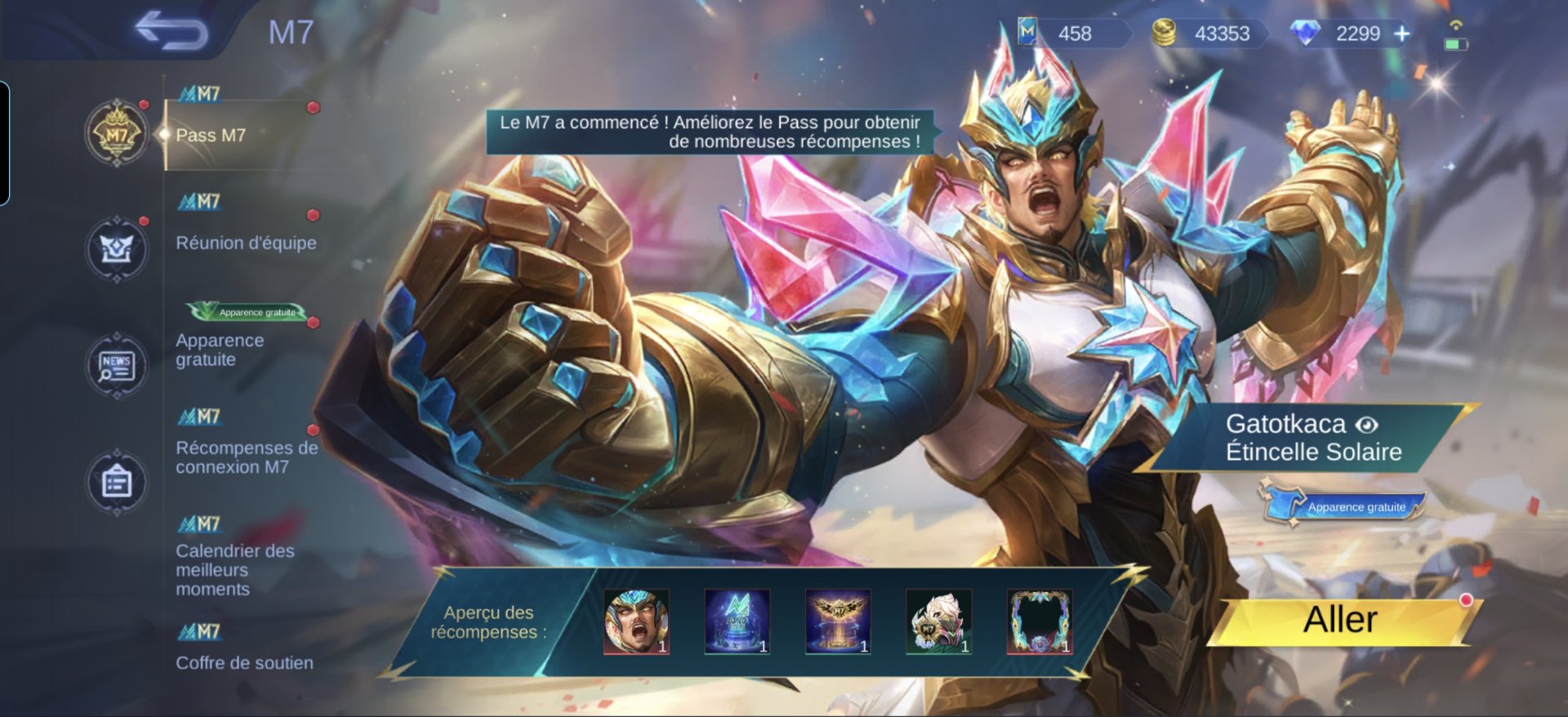View the golden M7 winged trophy reward
Screen dimensions: 1568x717
coord(838,622)
